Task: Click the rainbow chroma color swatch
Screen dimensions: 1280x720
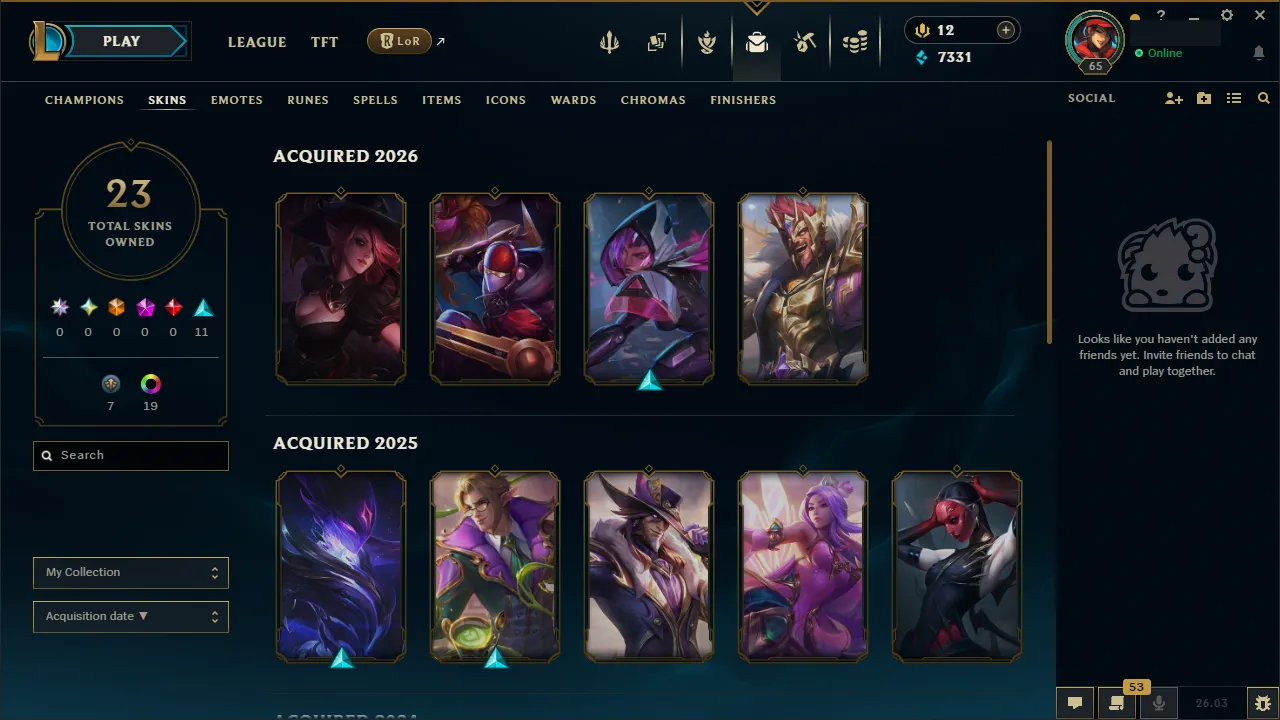Action: (150, 383)
